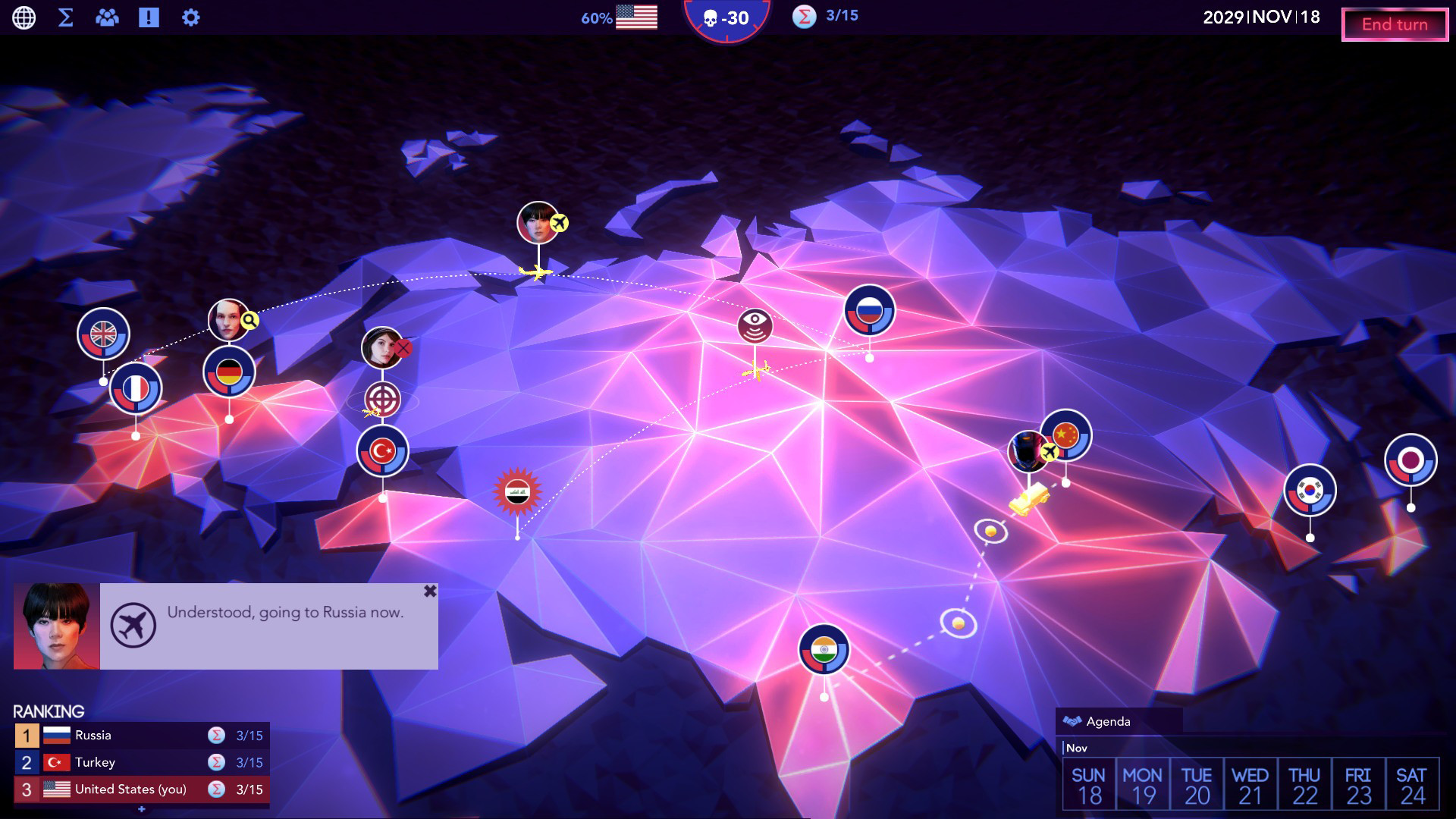The image size is (1456, 819).
Task: Expand the ranking list plus button
Action: pyautogui.click(x=142, y=809)
